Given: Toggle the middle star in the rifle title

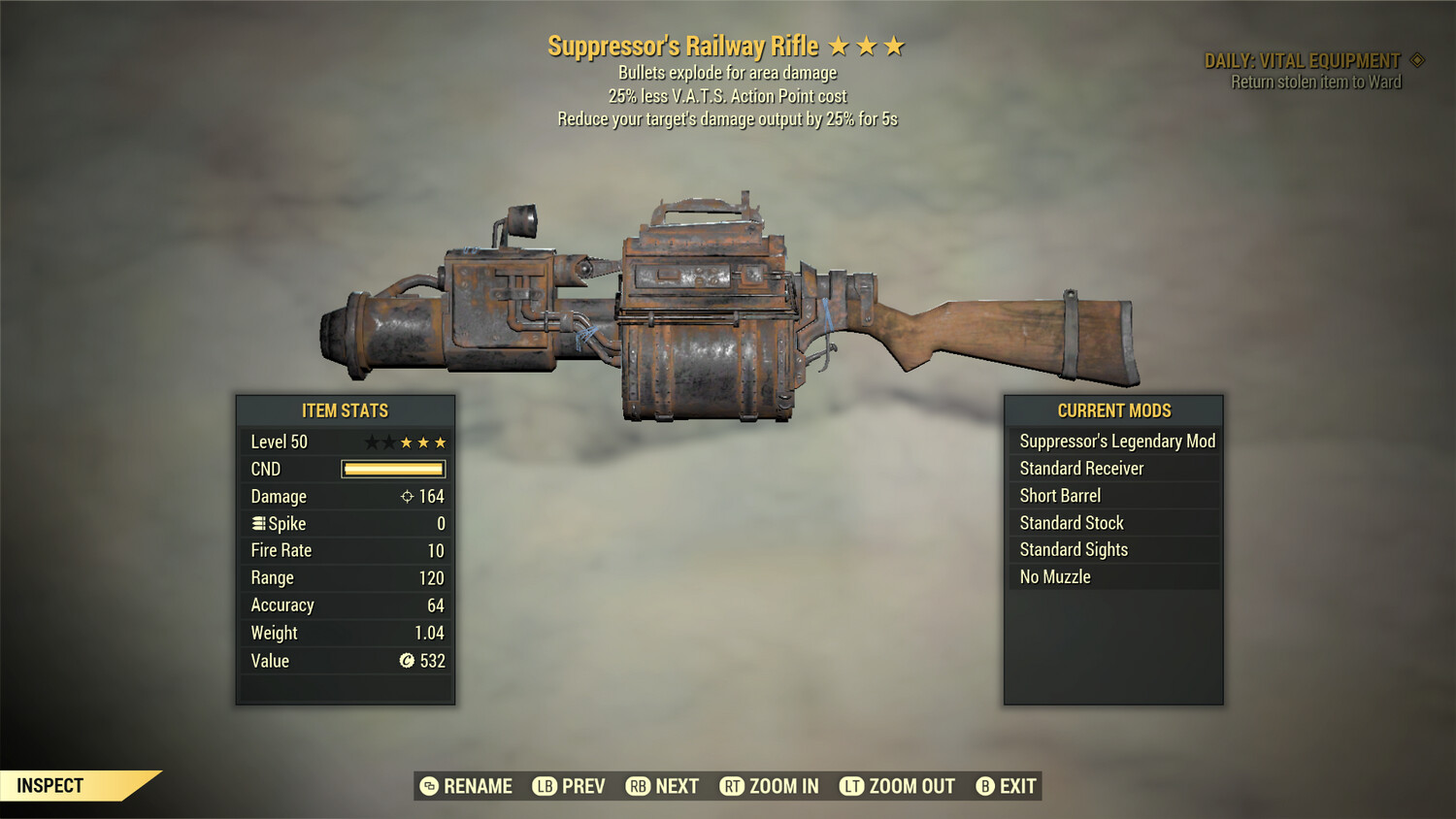Looking at the screenshot, I should tap(866, 45).
